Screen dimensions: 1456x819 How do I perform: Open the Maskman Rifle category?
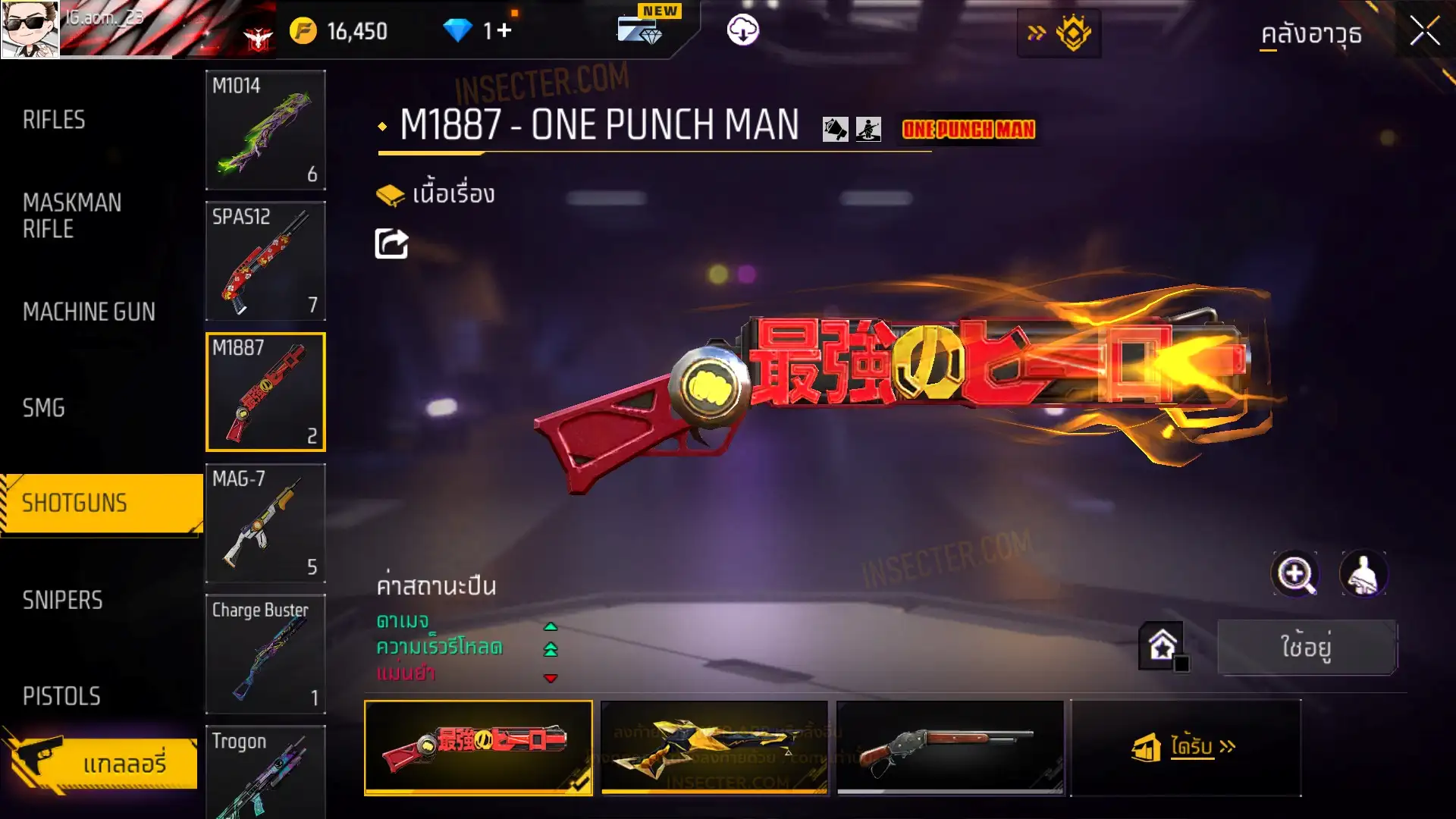point(72,215)
